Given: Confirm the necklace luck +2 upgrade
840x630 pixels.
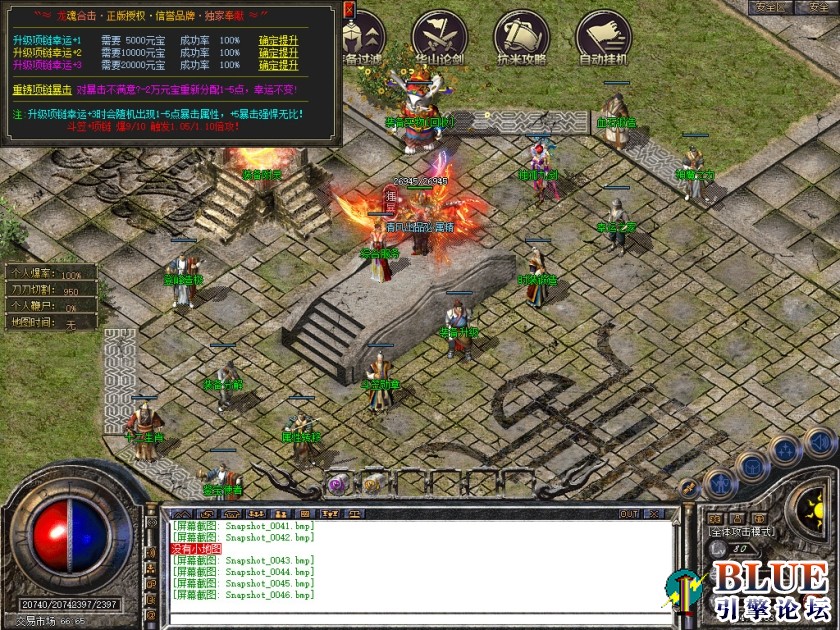Looking at the screenshot, I should pyautogui.click(x=278, y=53).
